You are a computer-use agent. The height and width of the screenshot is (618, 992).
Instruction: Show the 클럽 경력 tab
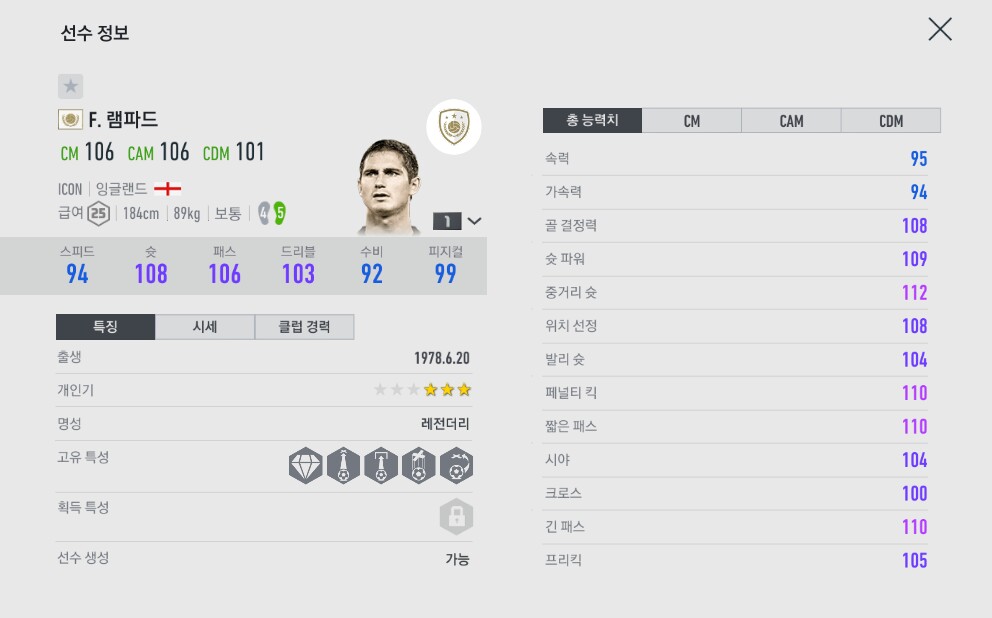click(304, 327)
